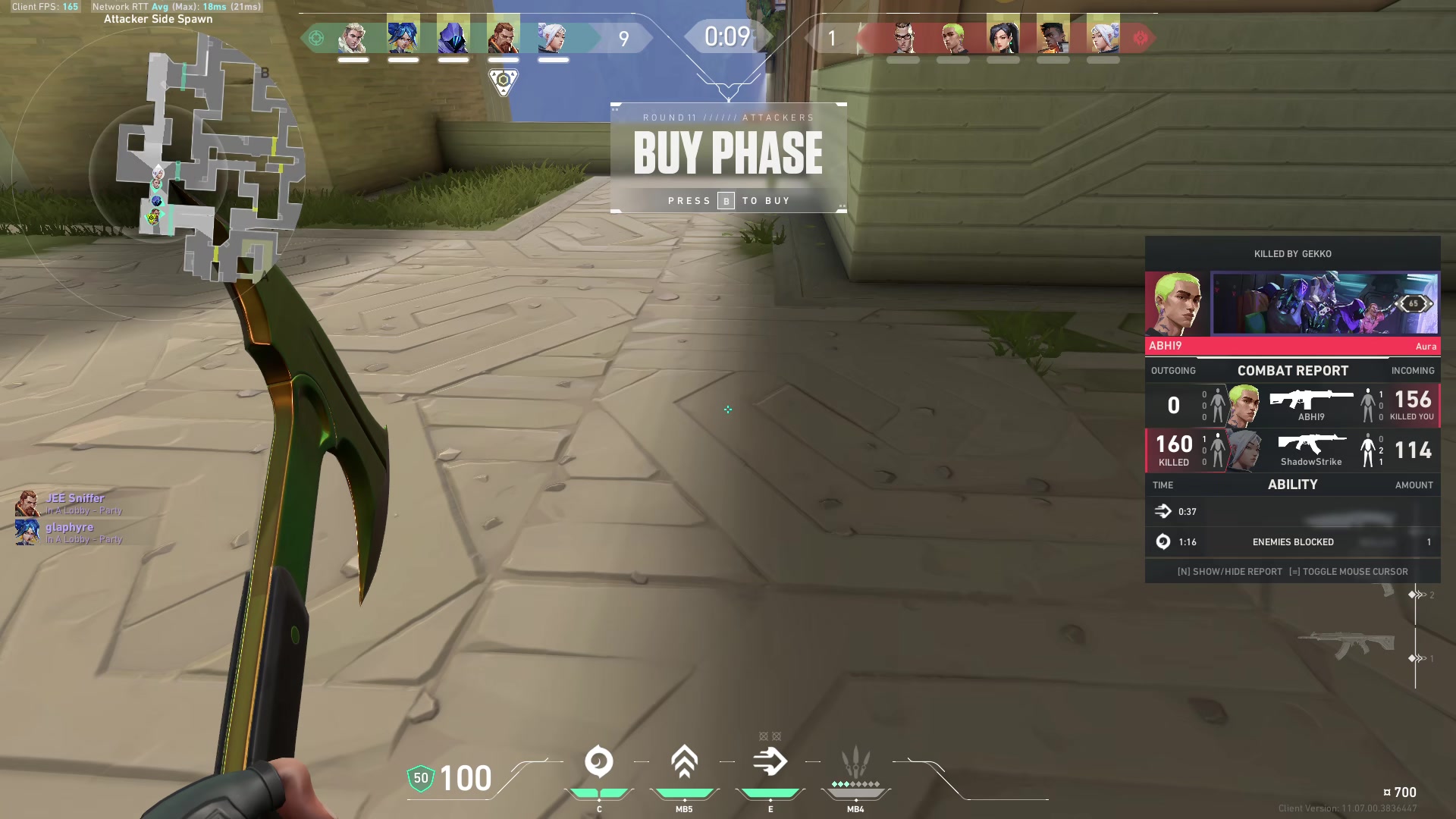Click the Tailwind dash ability icon
1456x819 pixels.
click(x=770, y=761)
